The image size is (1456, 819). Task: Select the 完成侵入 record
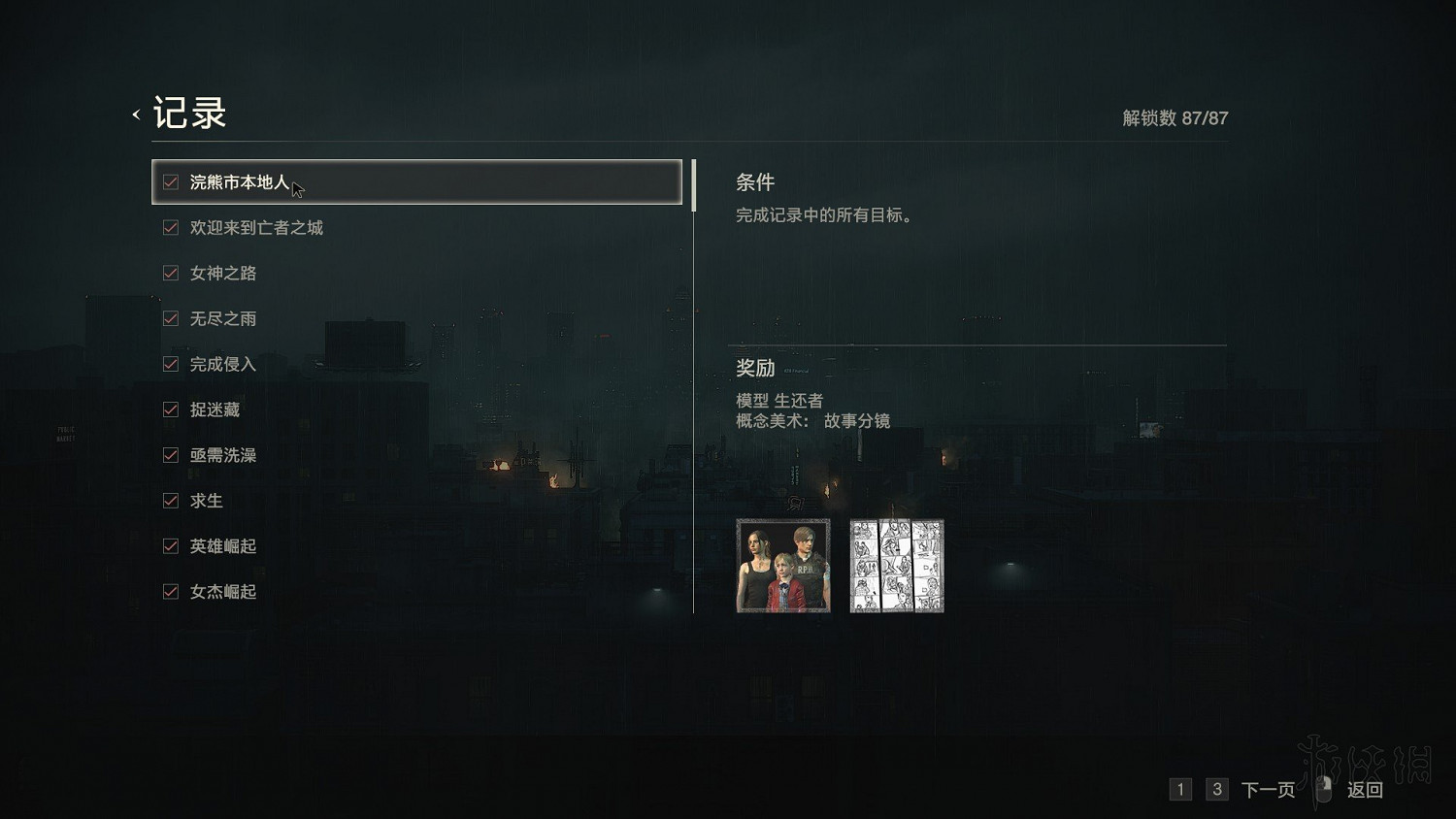[221, 365]
